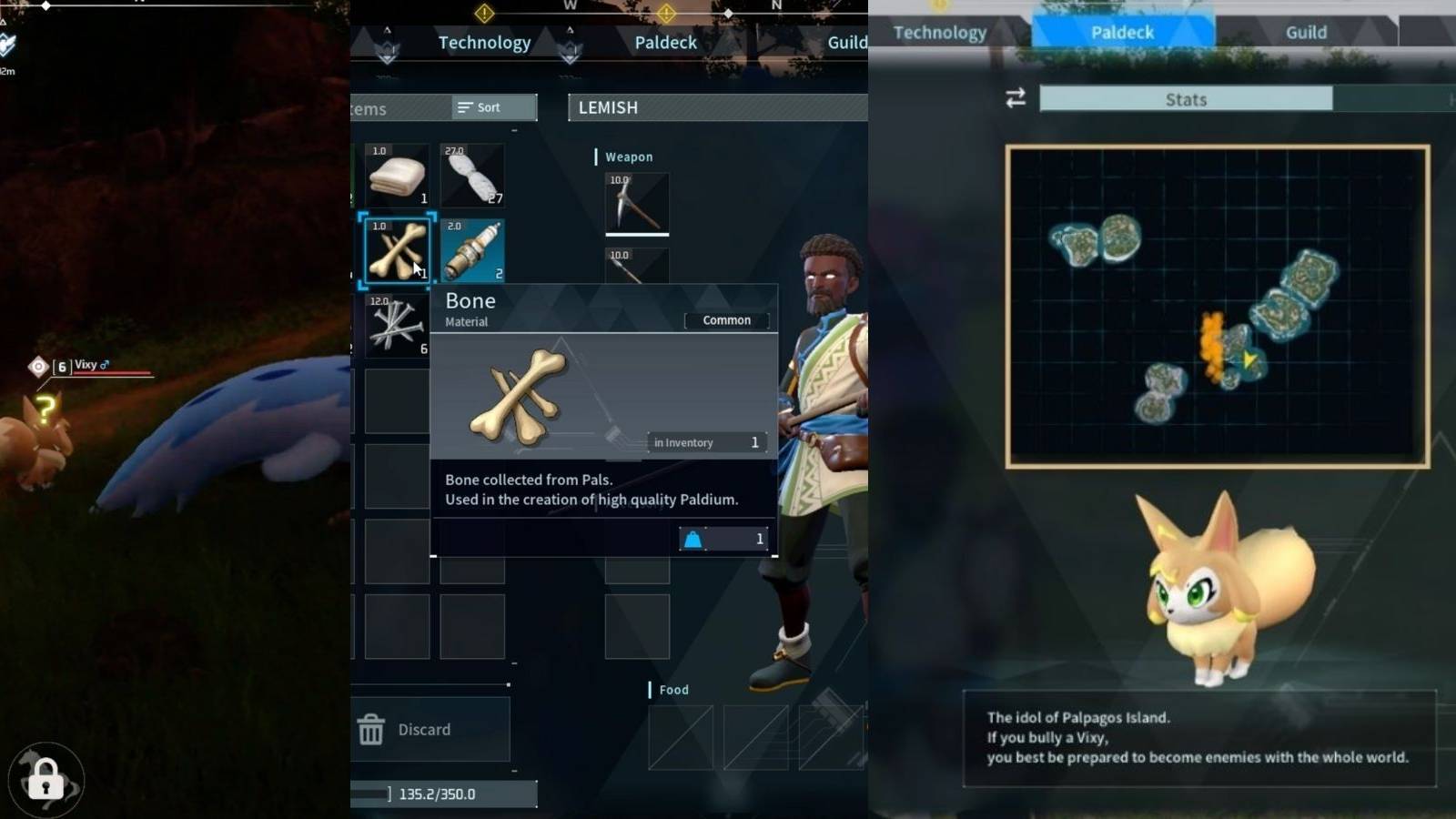Open the Sort dropdown above the inventory
Image resolution: width=1456 pixels, height=819 pixels.
(x=491, y=106)
